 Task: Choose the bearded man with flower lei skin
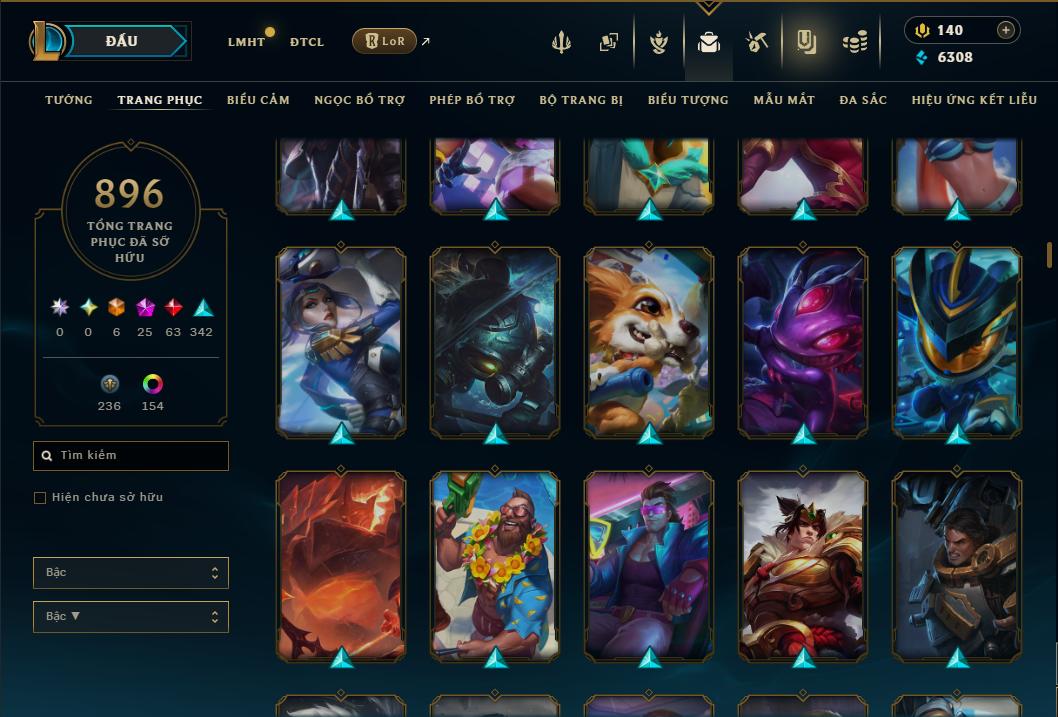tap(495, 565)
